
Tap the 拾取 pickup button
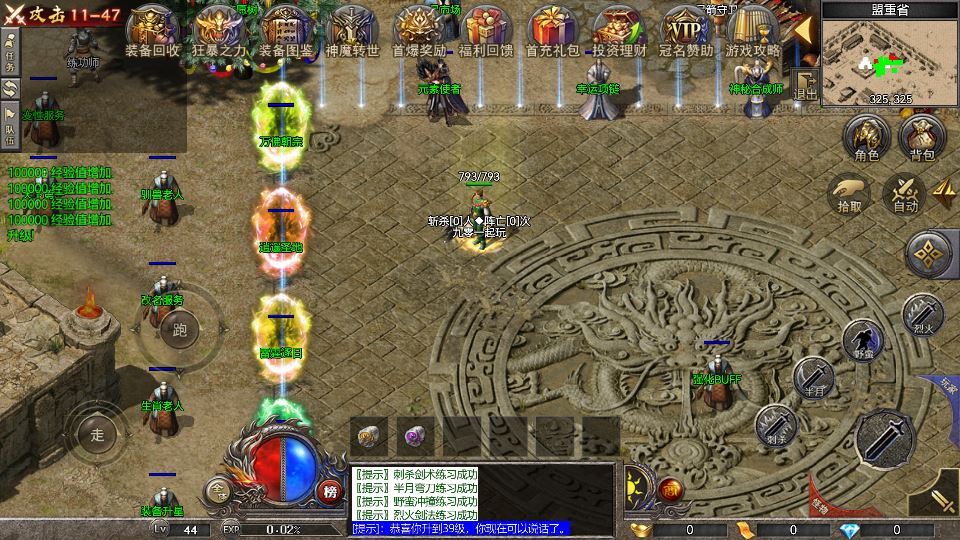(x=849, y=192)
